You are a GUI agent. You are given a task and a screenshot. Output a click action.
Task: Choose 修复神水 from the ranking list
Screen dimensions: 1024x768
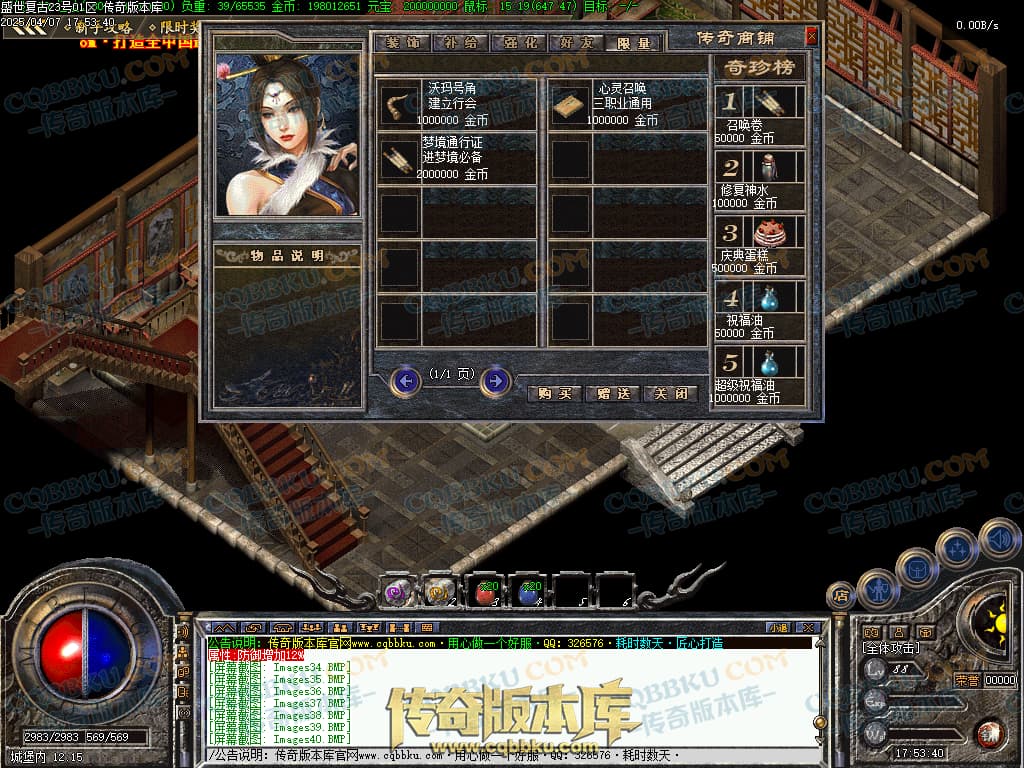tap(768, 167)
